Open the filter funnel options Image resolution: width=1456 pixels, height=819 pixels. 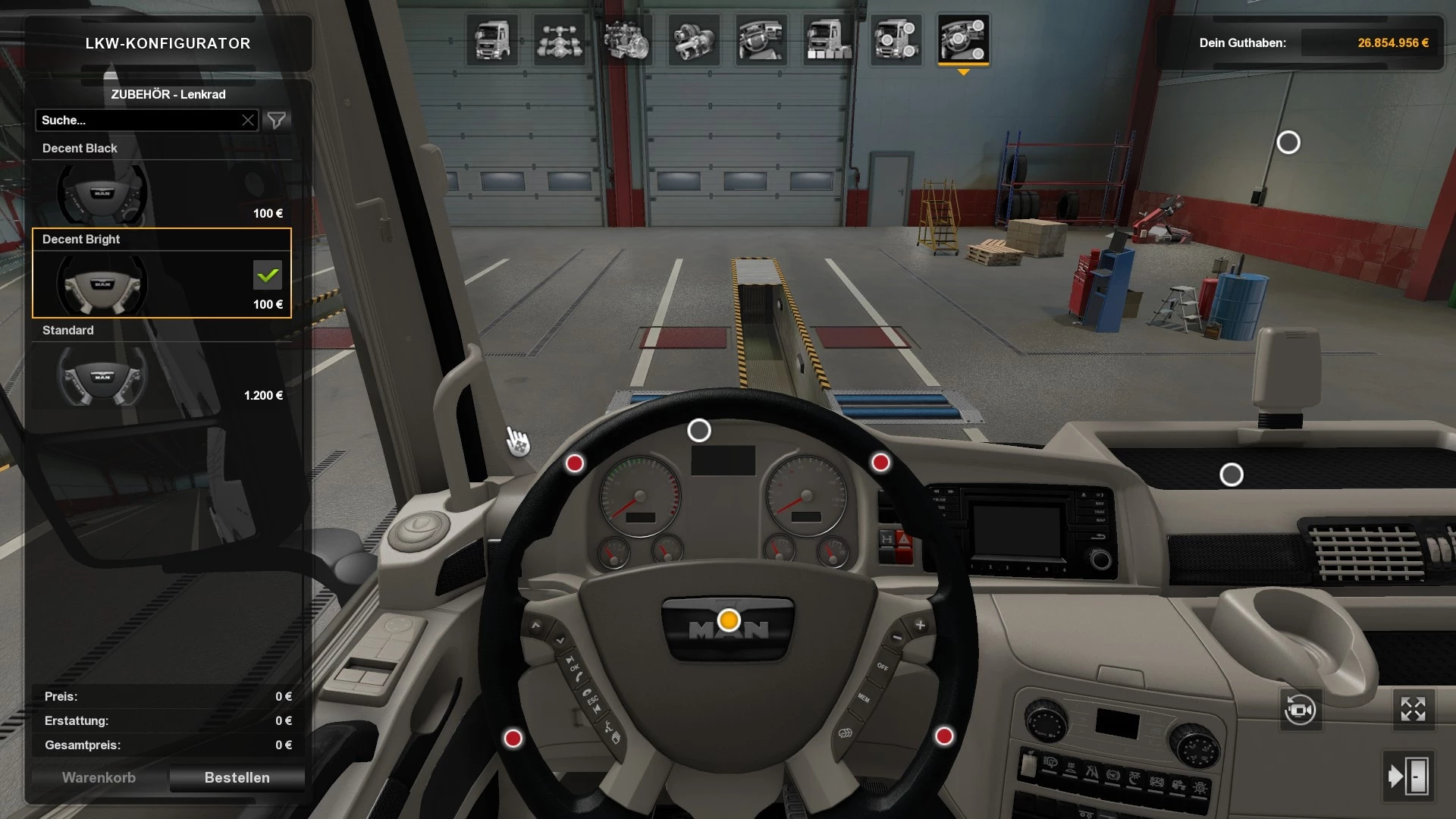pyautogui.click(x=277, y=120)
